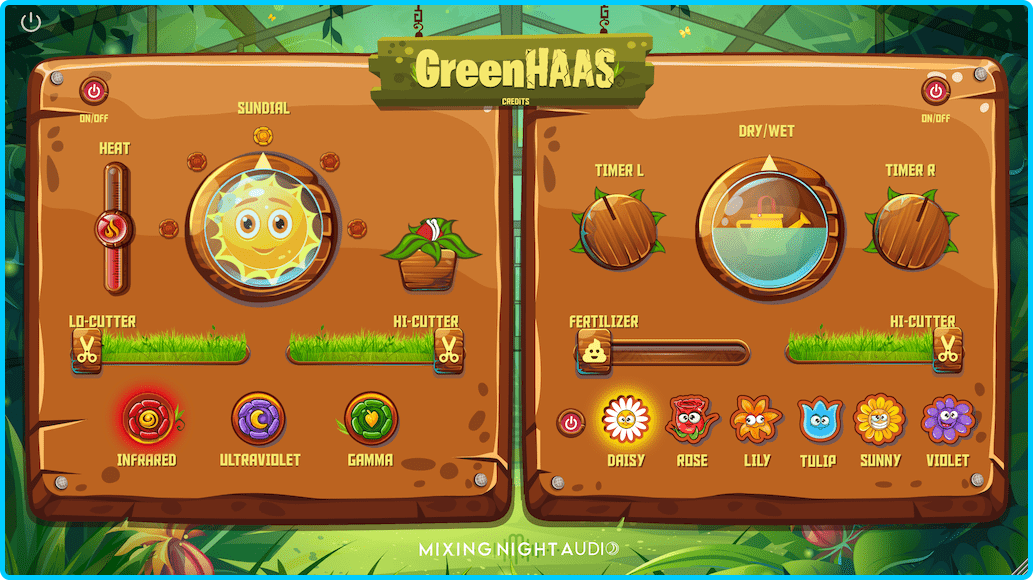Click the Timer L wooden knob
This screenshot has width=1033, height=580.
(x=618, y=231)
